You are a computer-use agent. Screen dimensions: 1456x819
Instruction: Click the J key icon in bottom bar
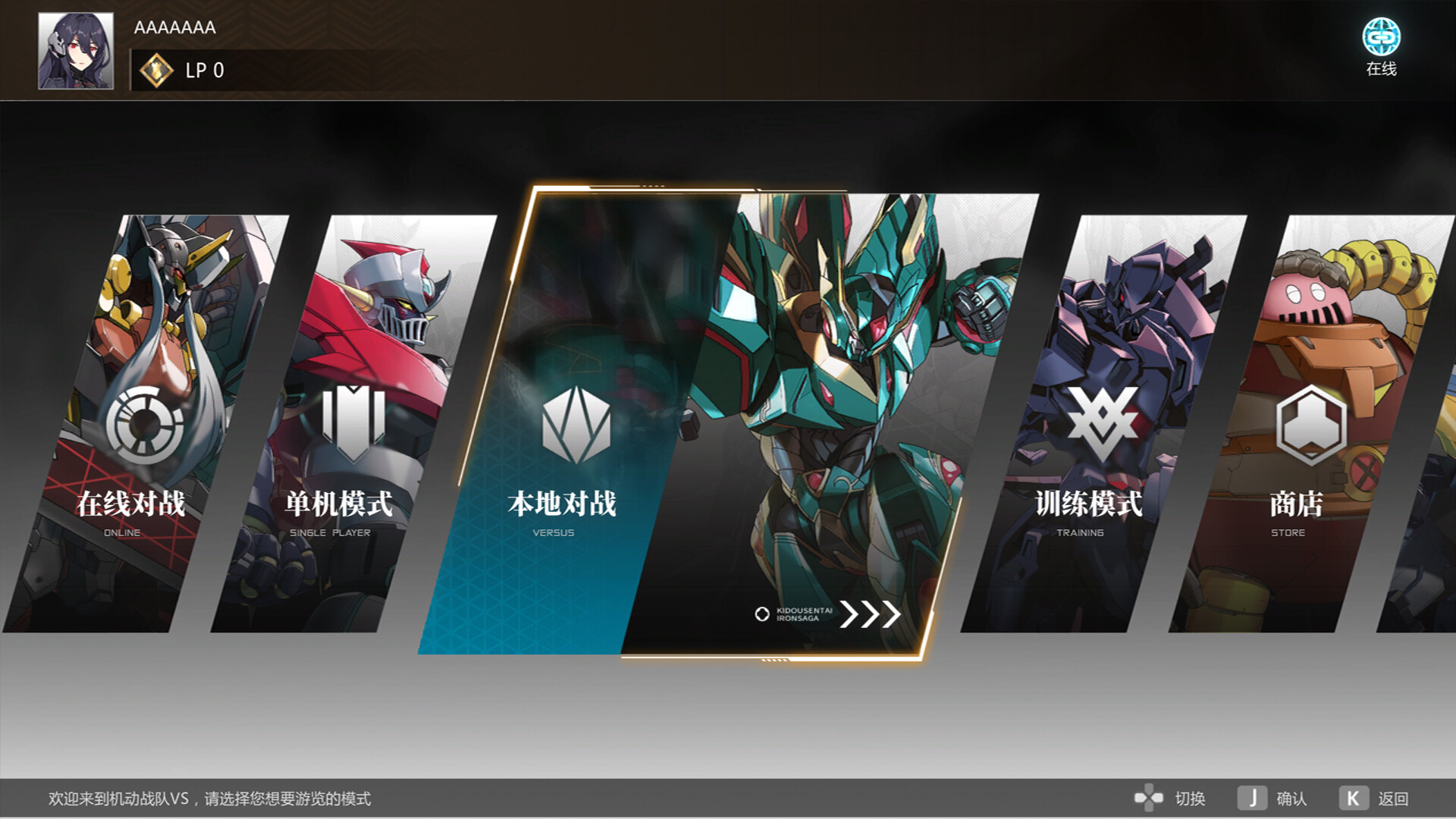(1254, 798)
